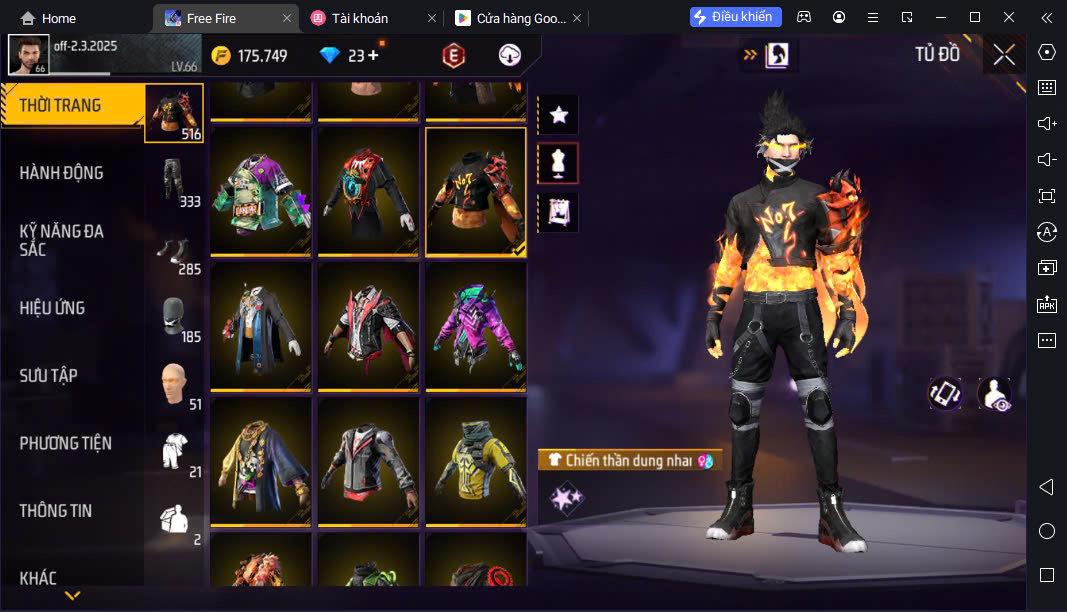Select the yellow hooded jacket

475,461
